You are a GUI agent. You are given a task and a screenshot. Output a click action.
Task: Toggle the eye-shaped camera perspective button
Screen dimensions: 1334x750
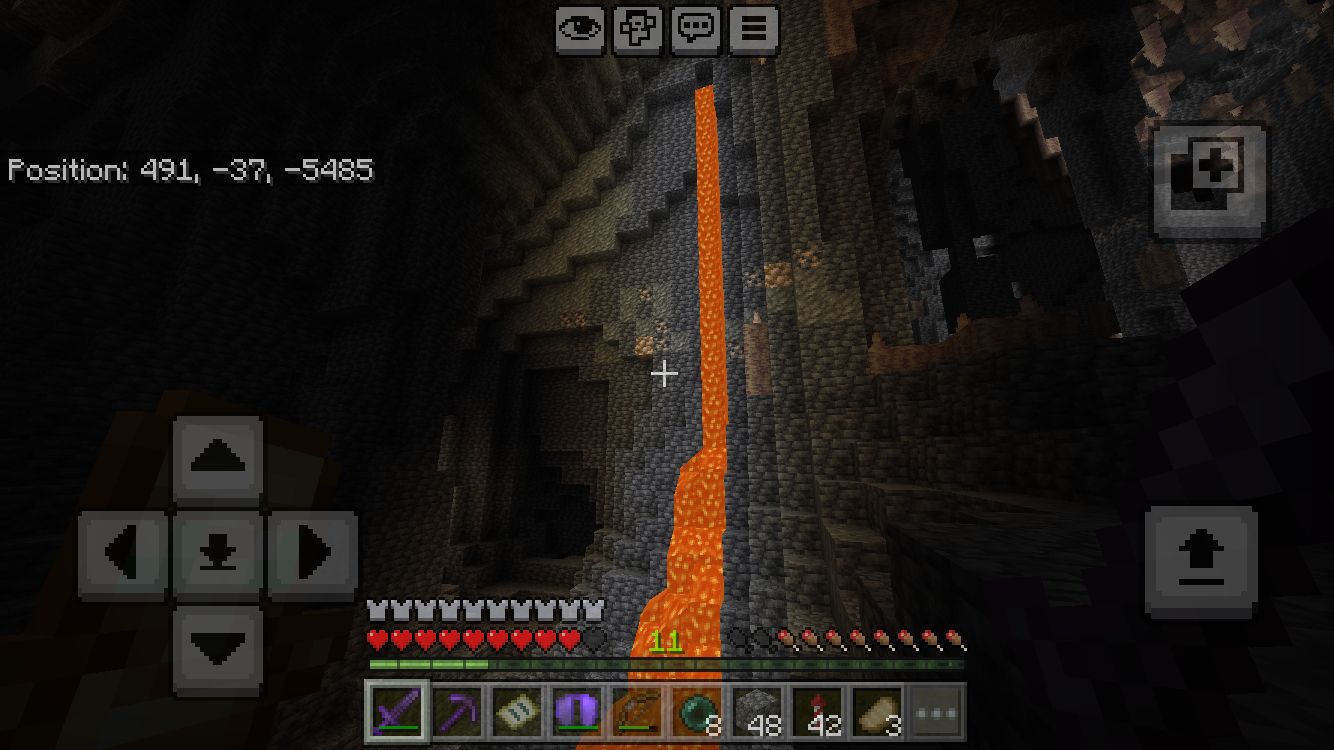point(581,30)
